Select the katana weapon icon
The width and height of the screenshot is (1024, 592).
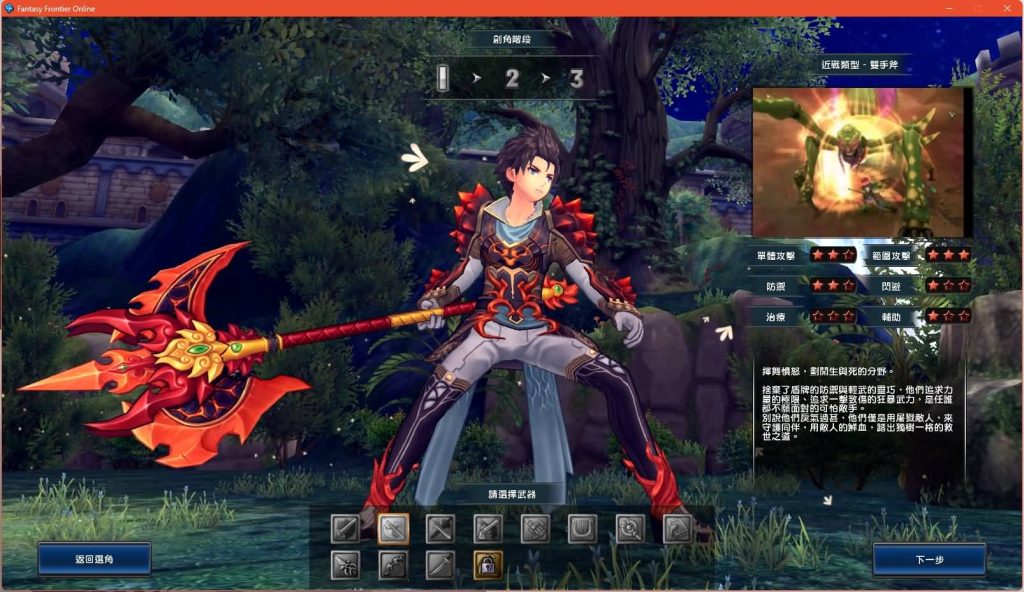[x=441, y=565]
